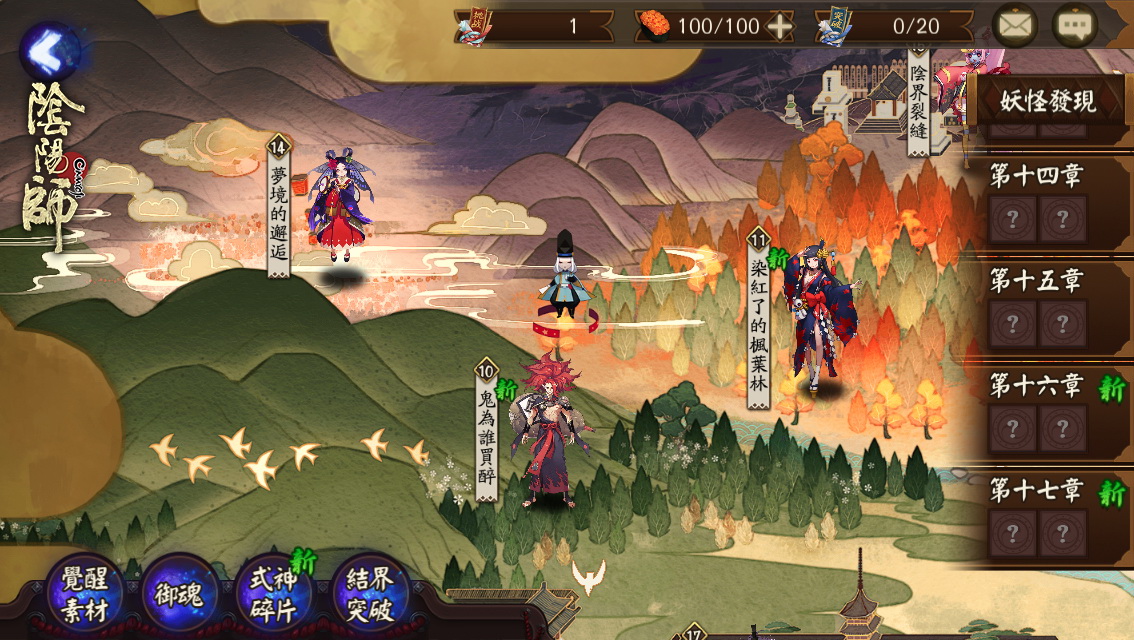Select chapter 10 鬼為誰買醉 banner
Screen dimensions: 1134x640
click(487, 432)
